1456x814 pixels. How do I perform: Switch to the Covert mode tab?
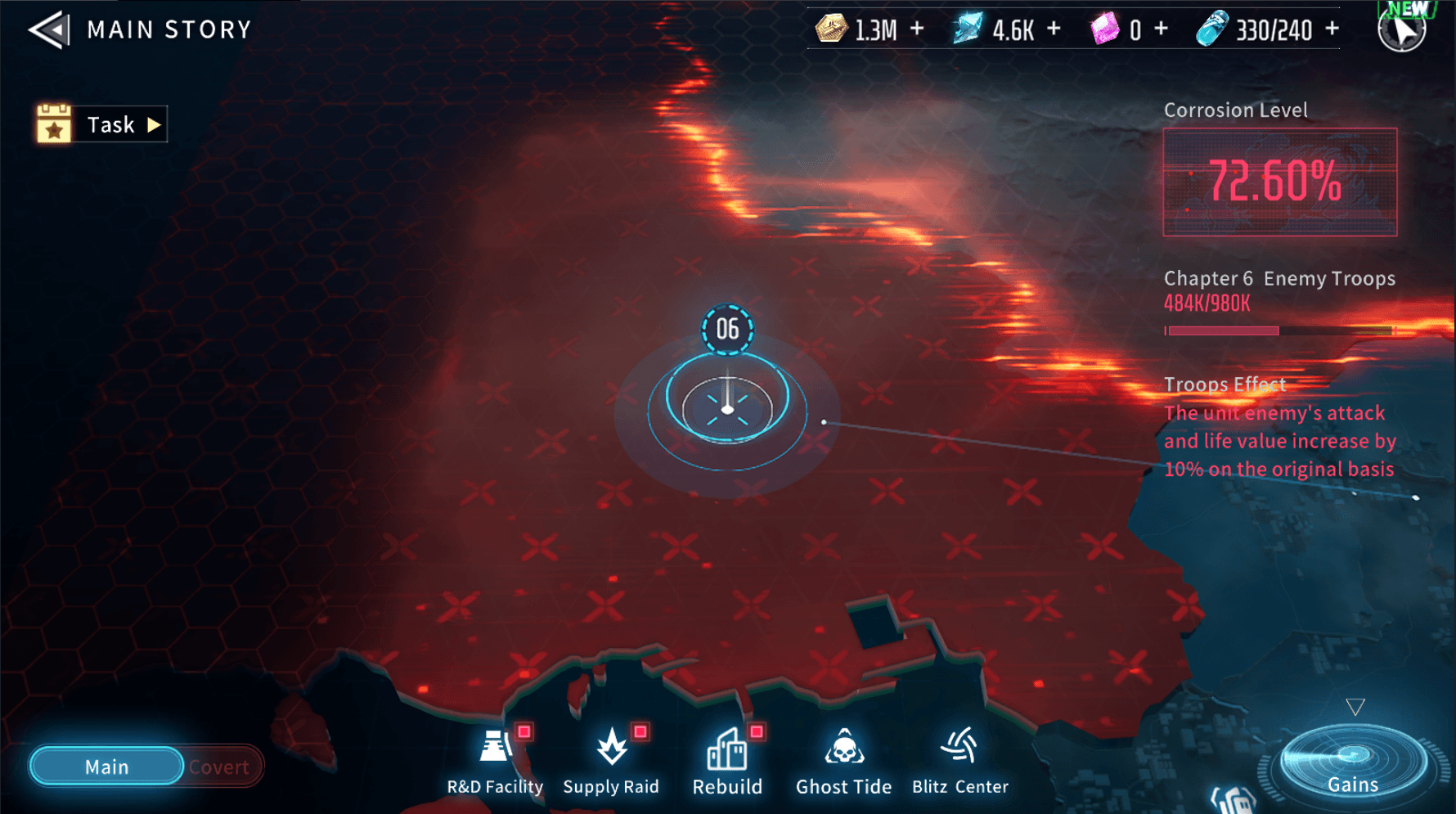click(219, 767)
